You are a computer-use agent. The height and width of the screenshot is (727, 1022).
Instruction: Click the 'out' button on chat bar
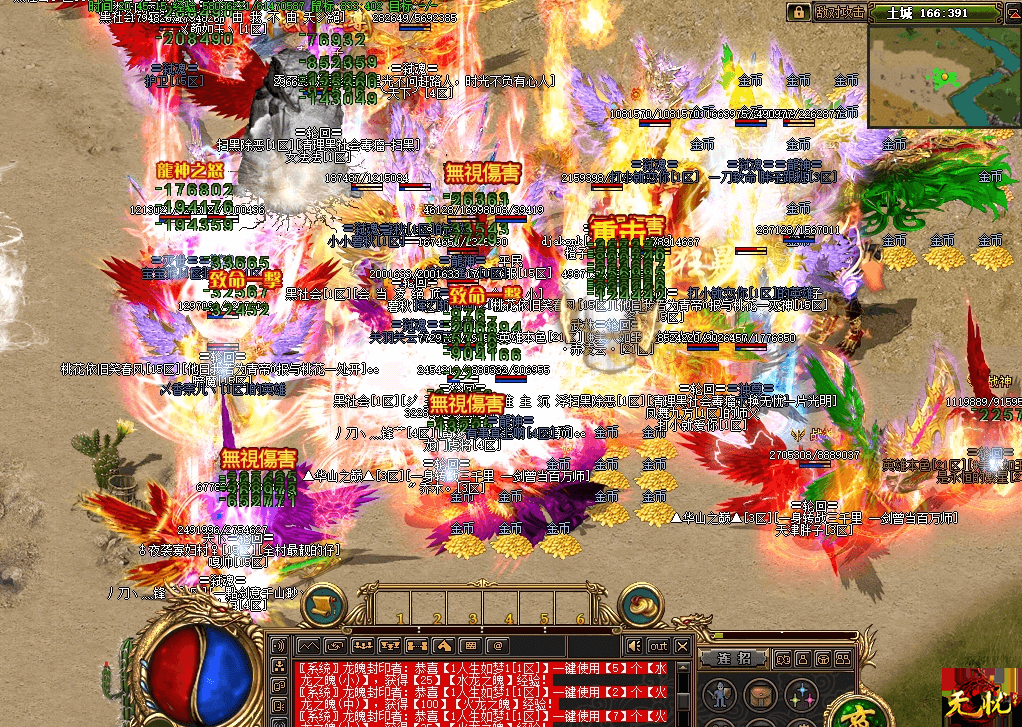point(657,646)
